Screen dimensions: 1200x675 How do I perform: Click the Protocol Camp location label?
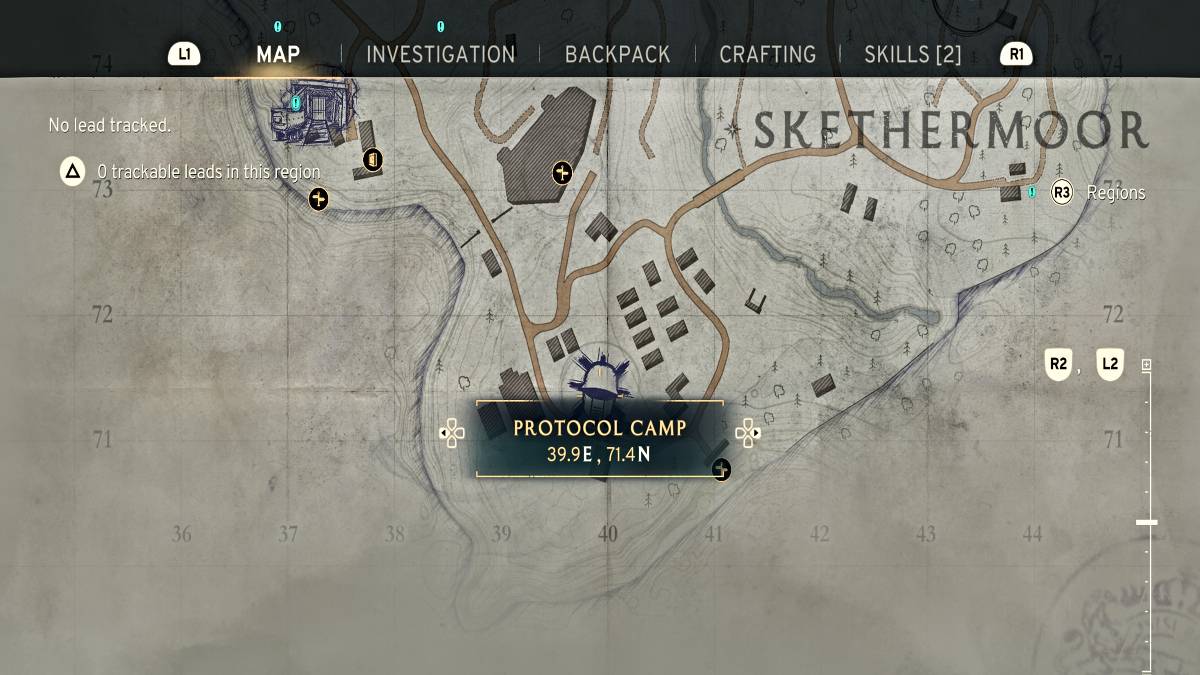point(599,440)
